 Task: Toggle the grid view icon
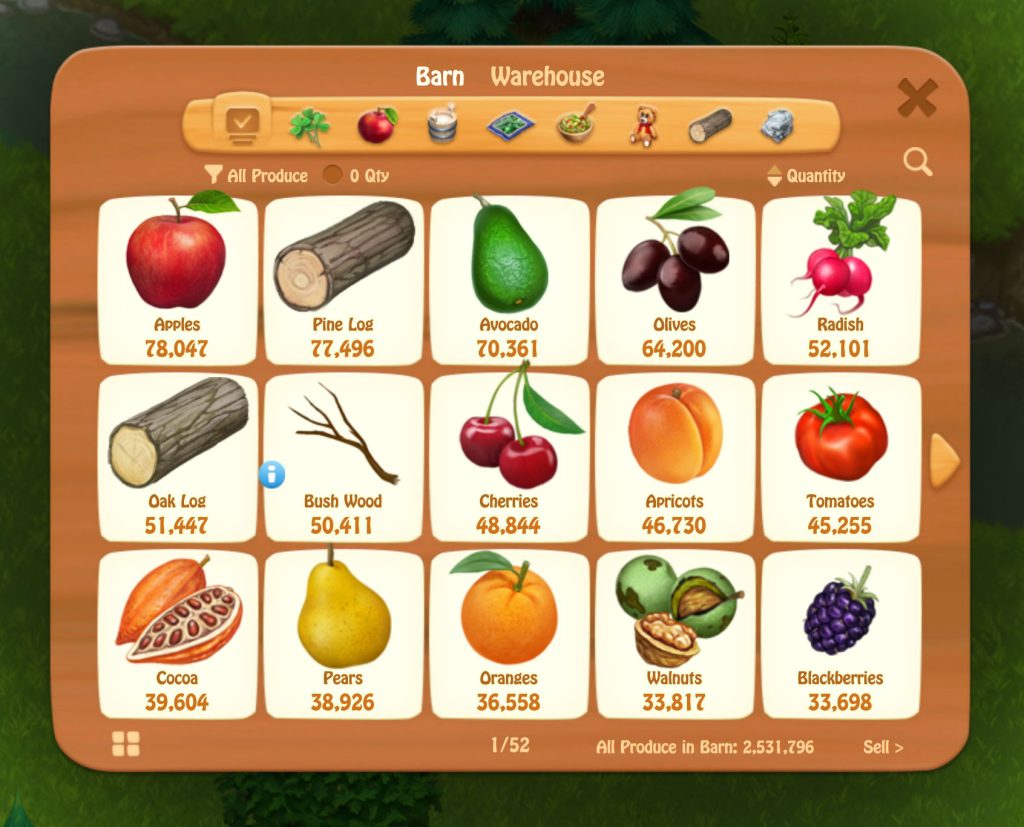coord(126,744)
